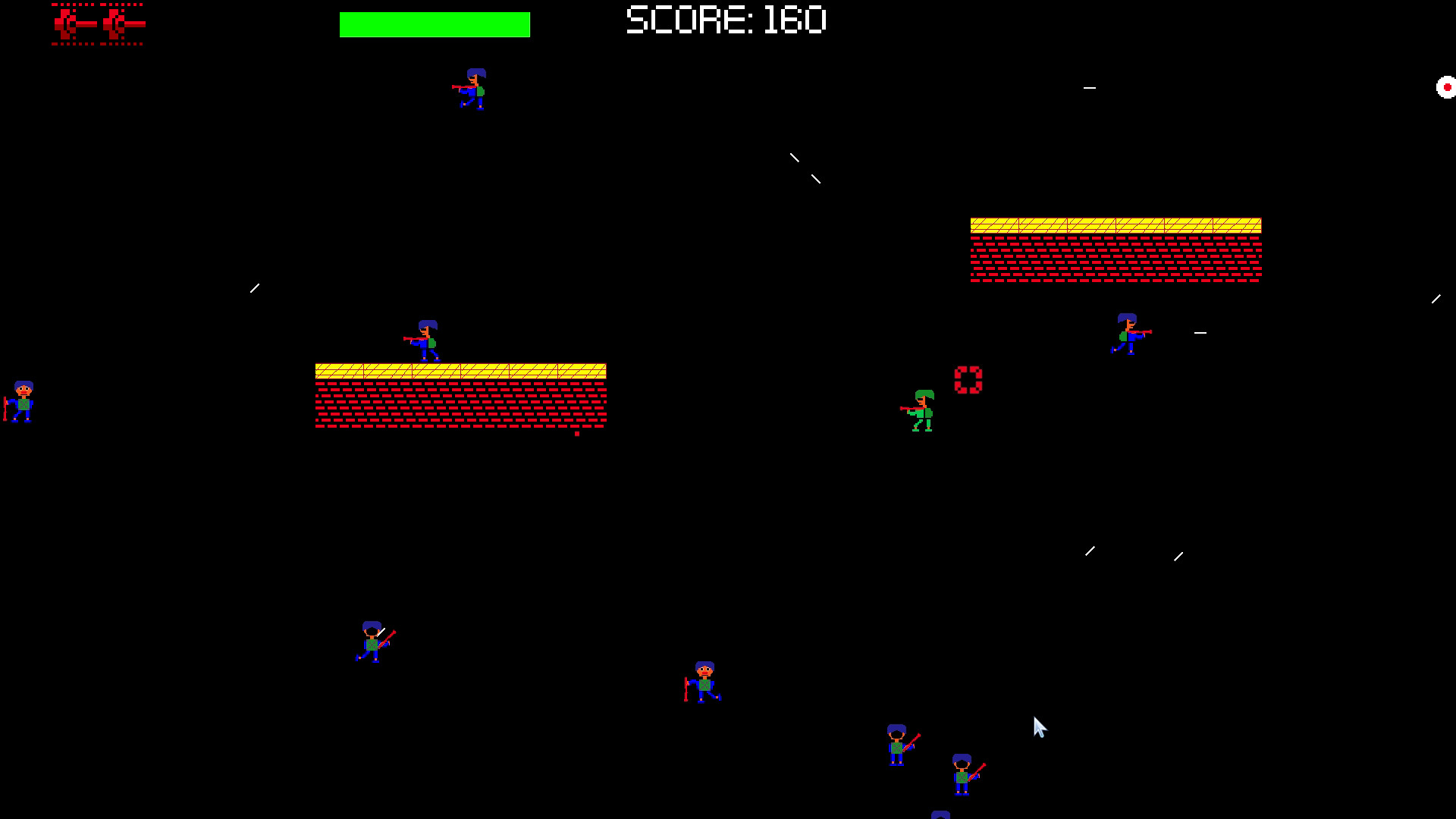The image size is (1456, 819).
Task: Select the red ring pickup item
Action: 969,378
